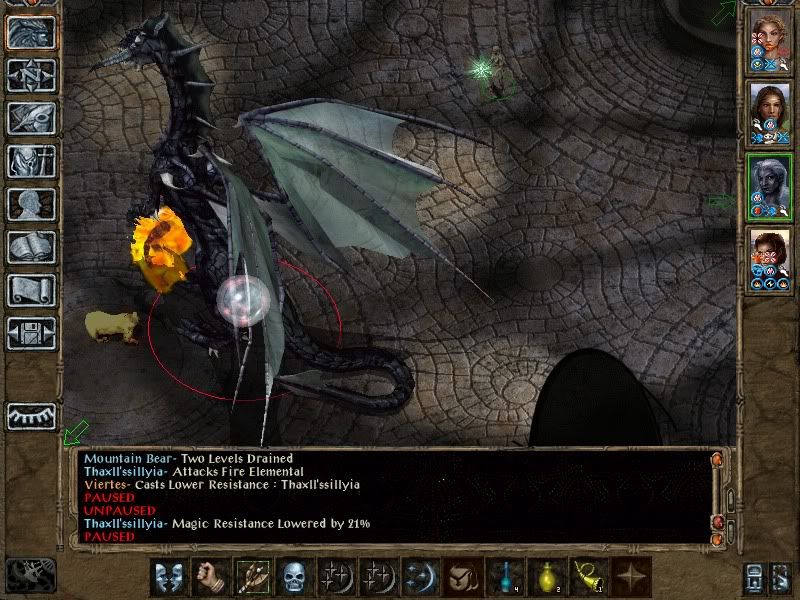Toggle the rest eye button
This screenshot has height=600, width=800.
[x=31, y=417]
